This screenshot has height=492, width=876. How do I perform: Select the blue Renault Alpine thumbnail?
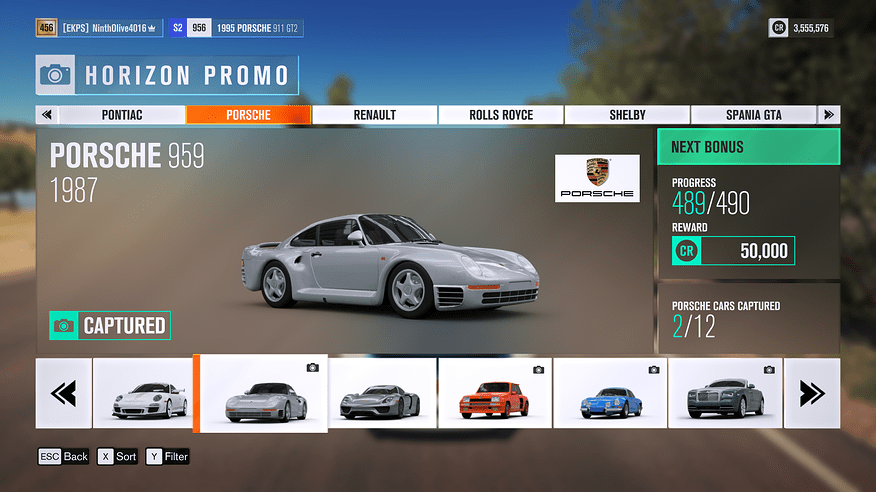click(609, 393)
